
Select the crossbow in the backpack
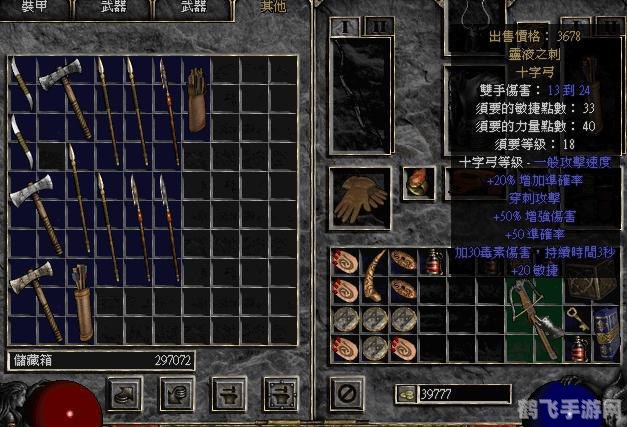pos(533,304)
